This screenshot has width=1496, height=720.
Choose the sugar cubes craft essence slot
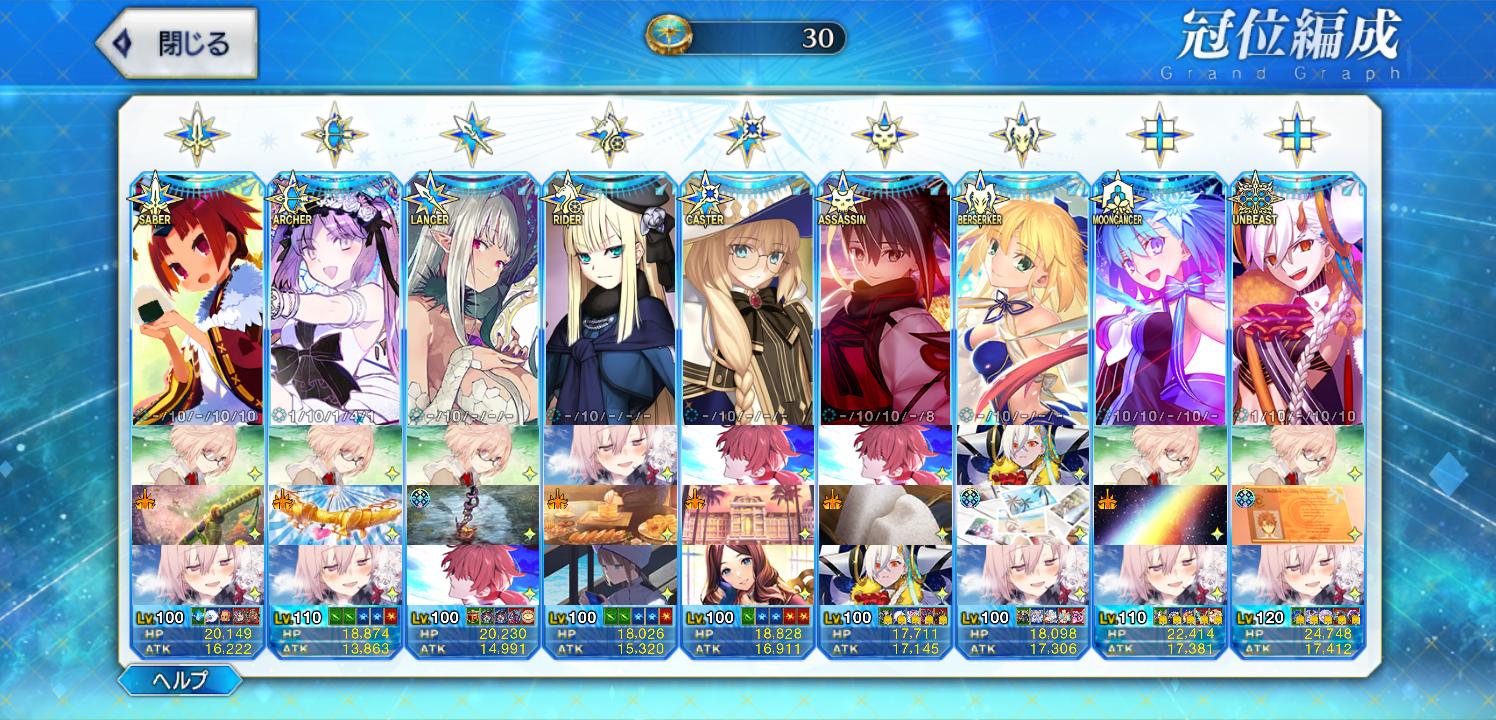tap(884, 515)
